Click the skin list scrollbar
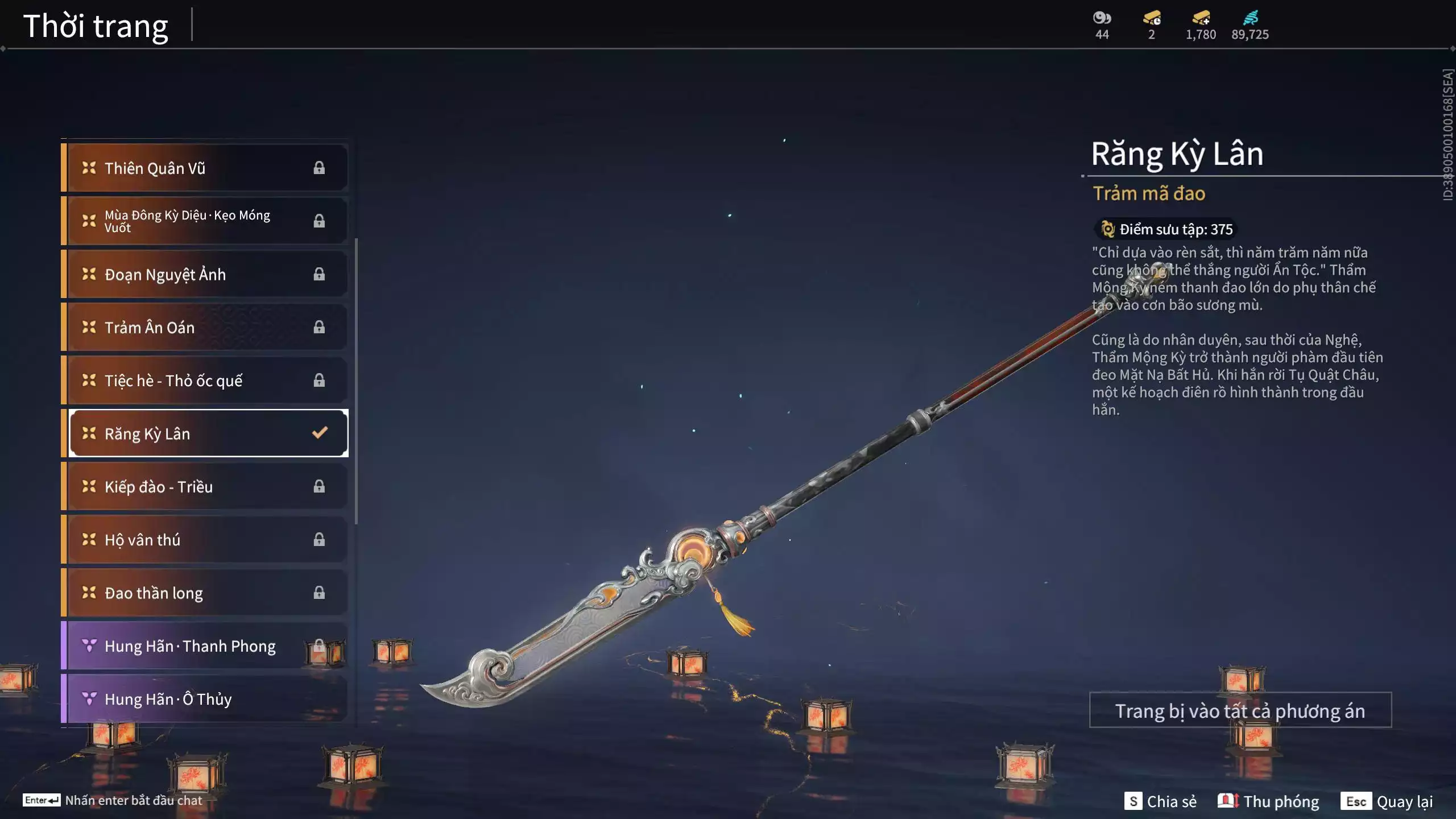 pos(356,381)
